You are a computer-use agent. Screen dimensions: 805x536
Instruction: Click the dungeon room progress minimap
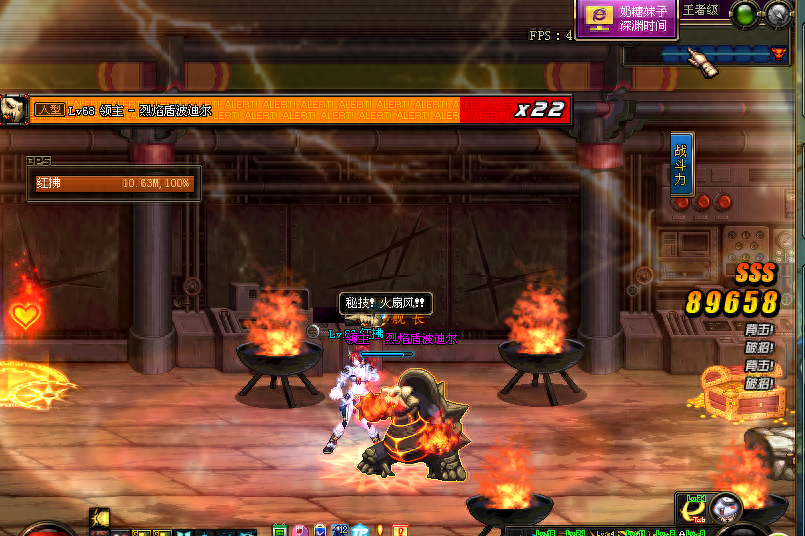tap(700, 54)
